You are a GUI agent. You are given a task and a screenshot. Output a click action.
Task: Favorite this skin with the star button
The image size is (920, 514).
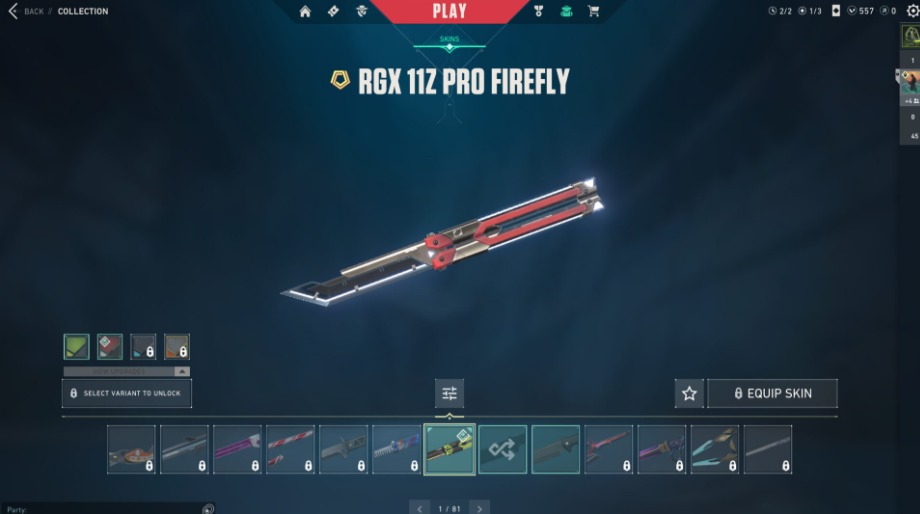pos(689,393)
